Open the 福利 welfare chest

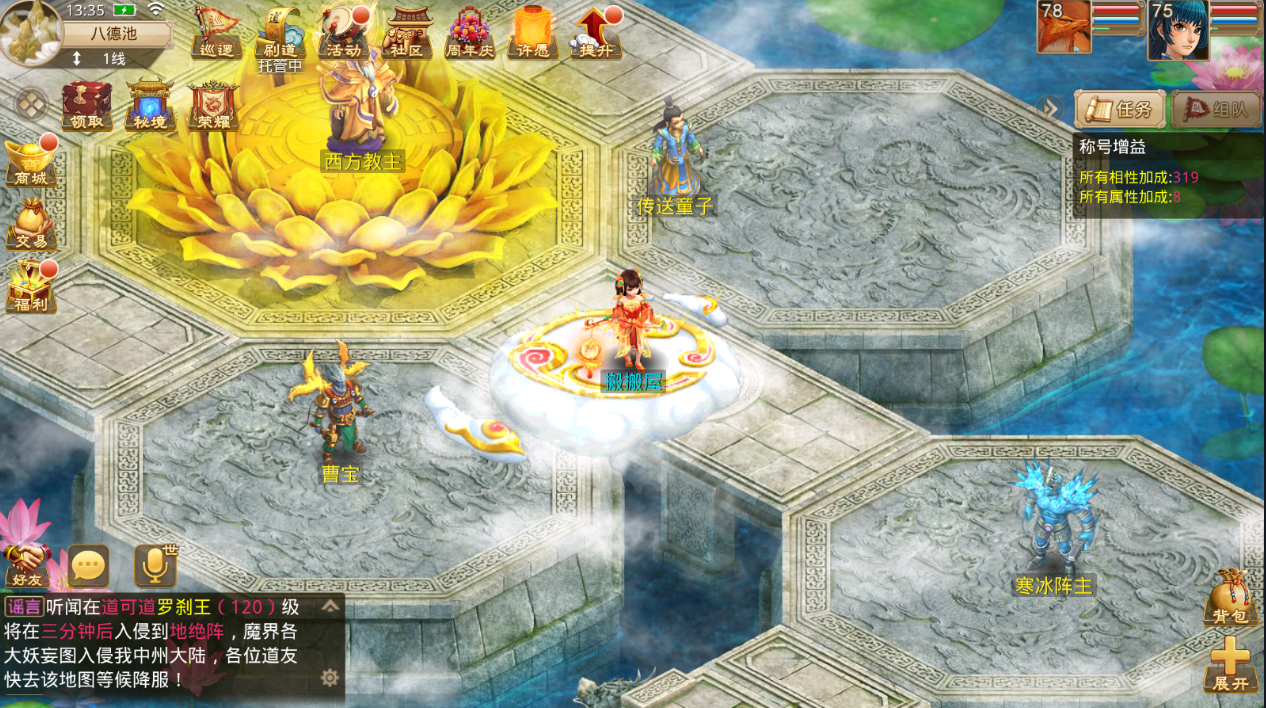30,287
